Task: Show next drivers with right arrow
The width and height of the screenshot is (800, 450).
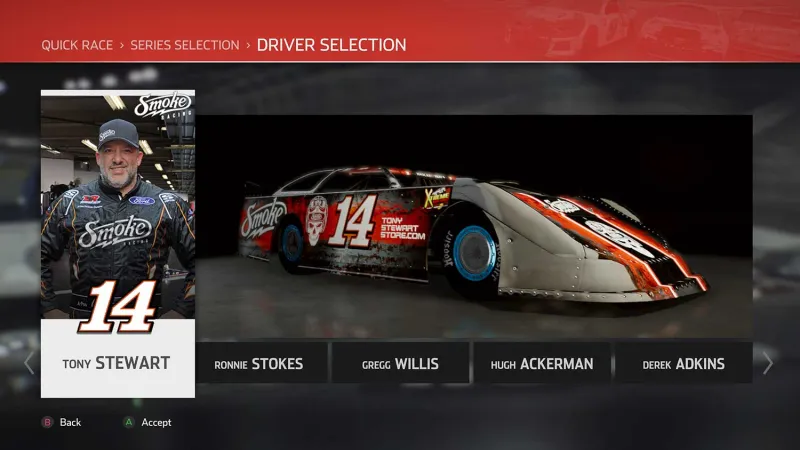Action: (x=768, y=363)
